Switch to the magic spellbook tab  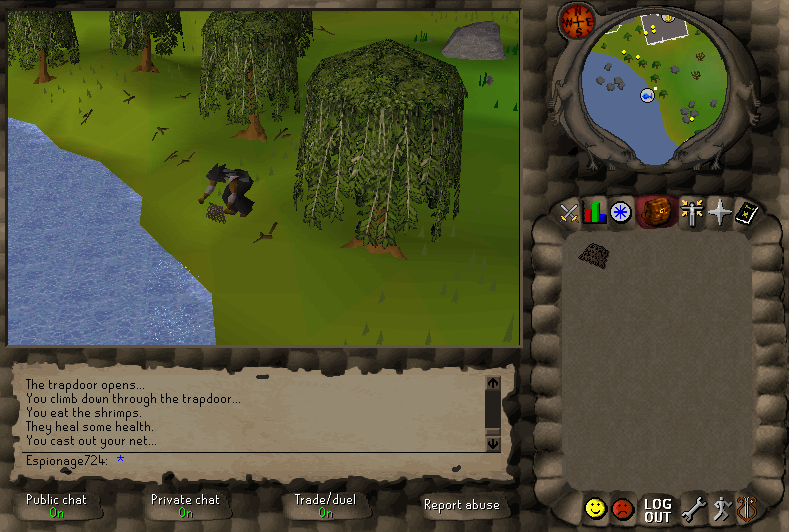tap(745, 212)
